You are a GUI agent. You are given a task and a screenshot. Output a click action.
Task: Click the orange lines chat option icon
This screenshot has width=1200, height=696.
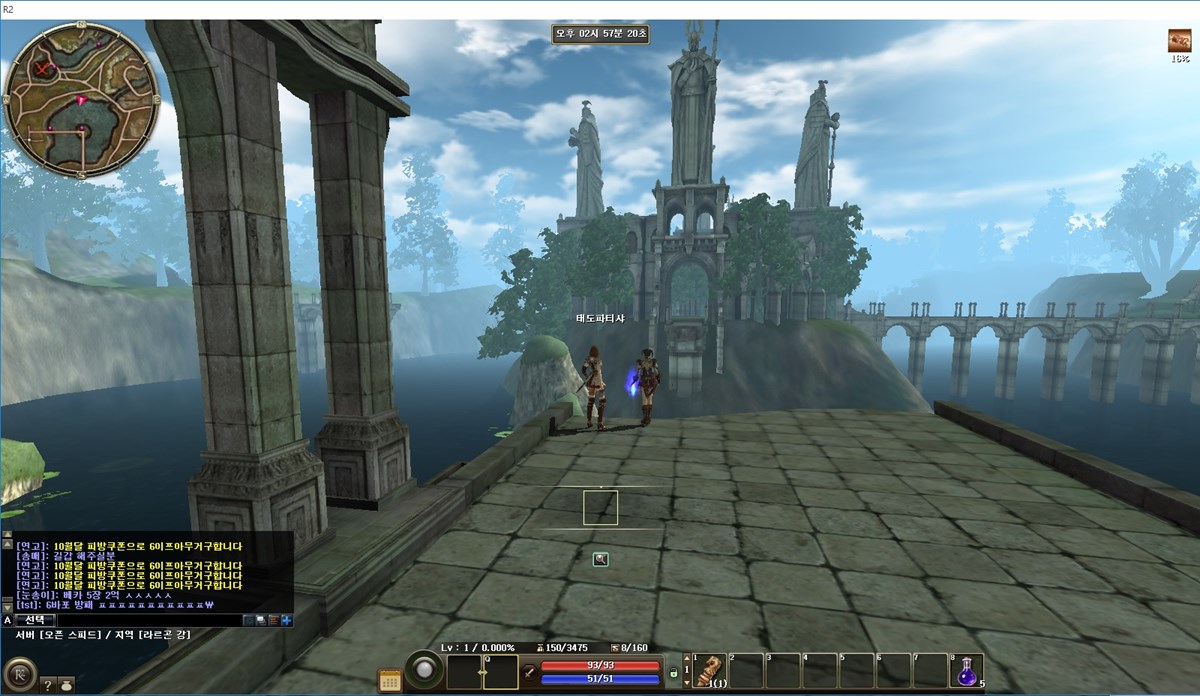pyautogui.click(x=273, y=620)
